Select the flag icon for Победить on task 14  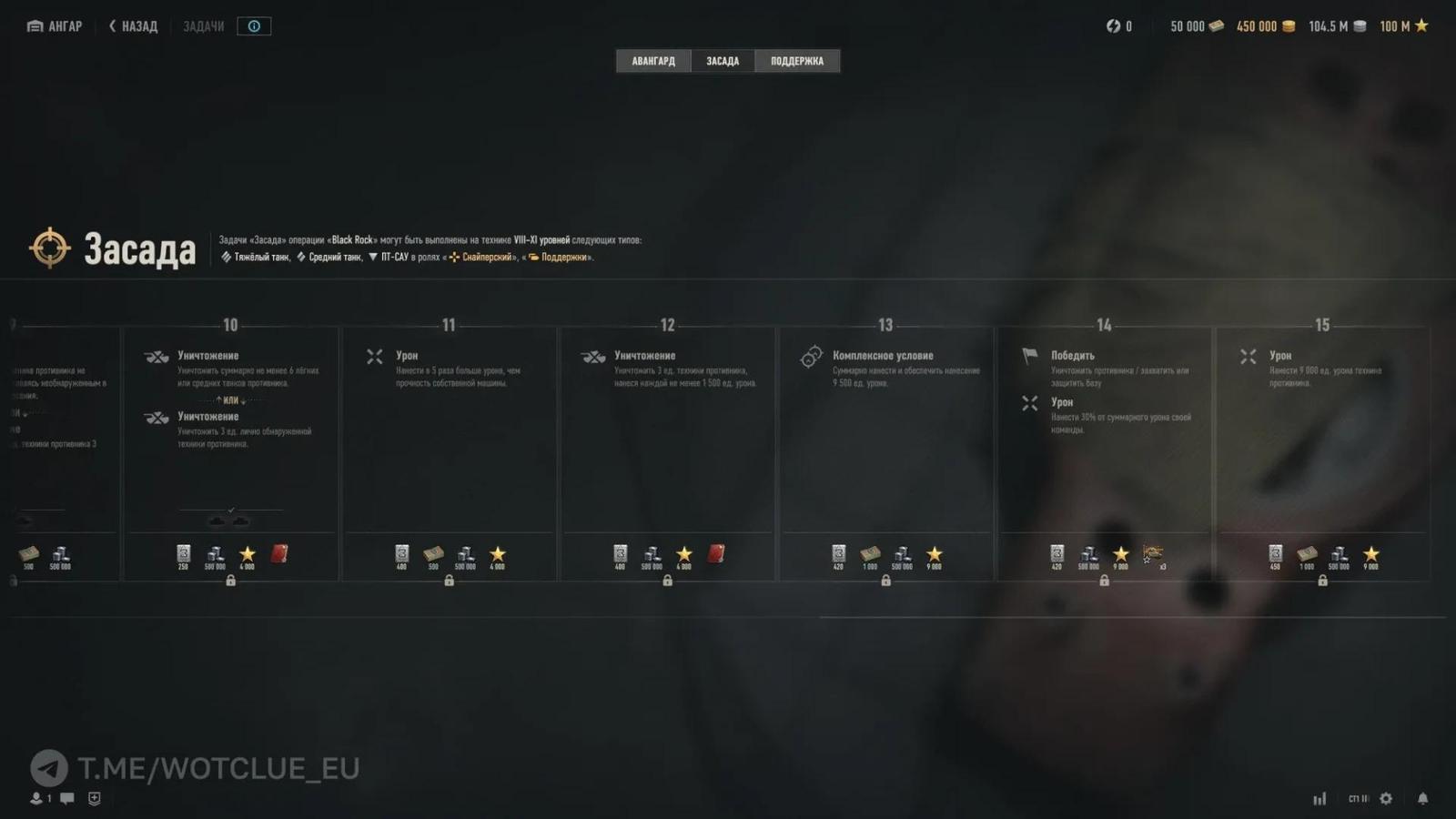(x=1029, y=357)
